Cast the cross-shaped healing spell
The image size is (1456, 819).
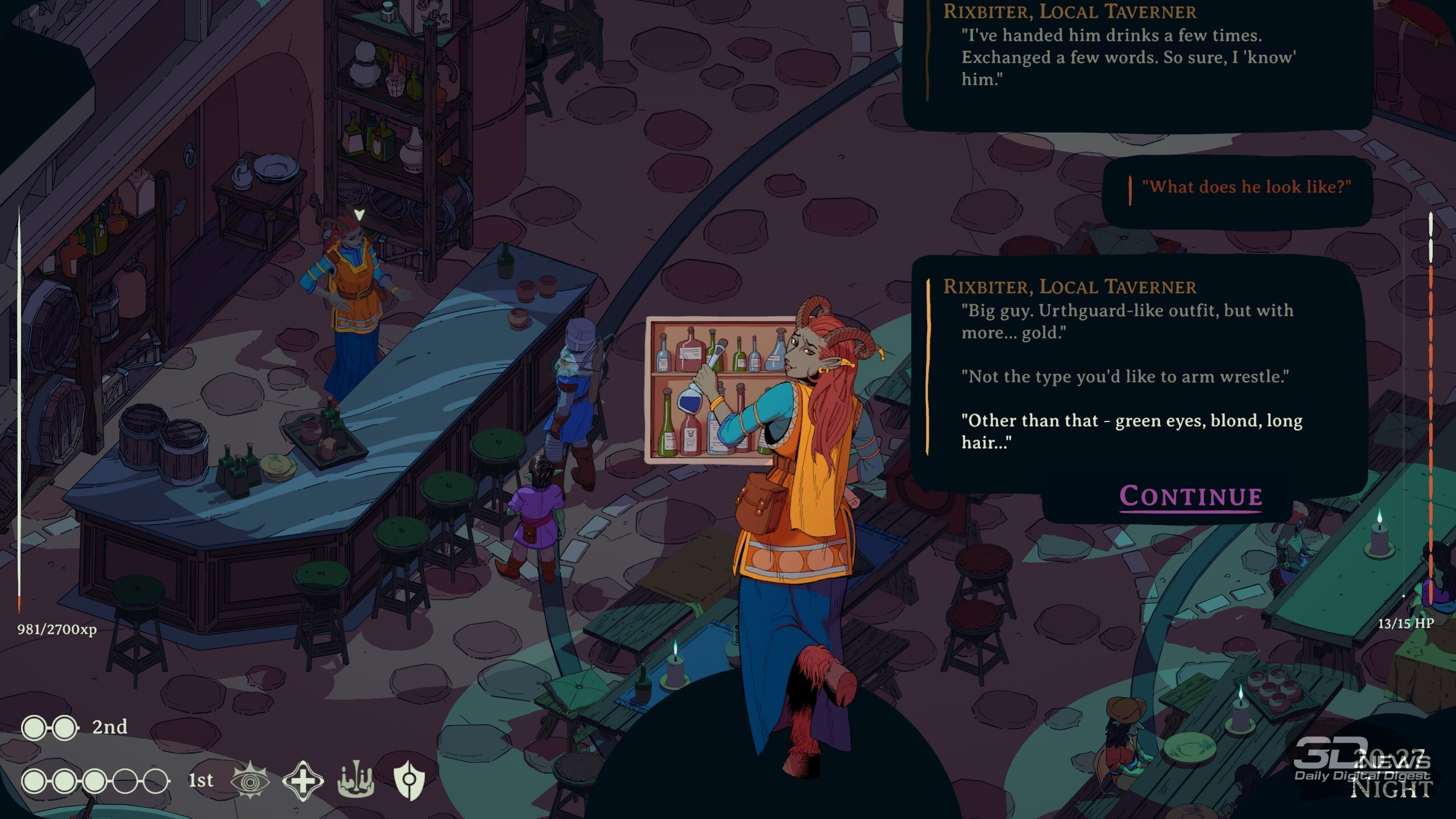click(x=303, y=780)
